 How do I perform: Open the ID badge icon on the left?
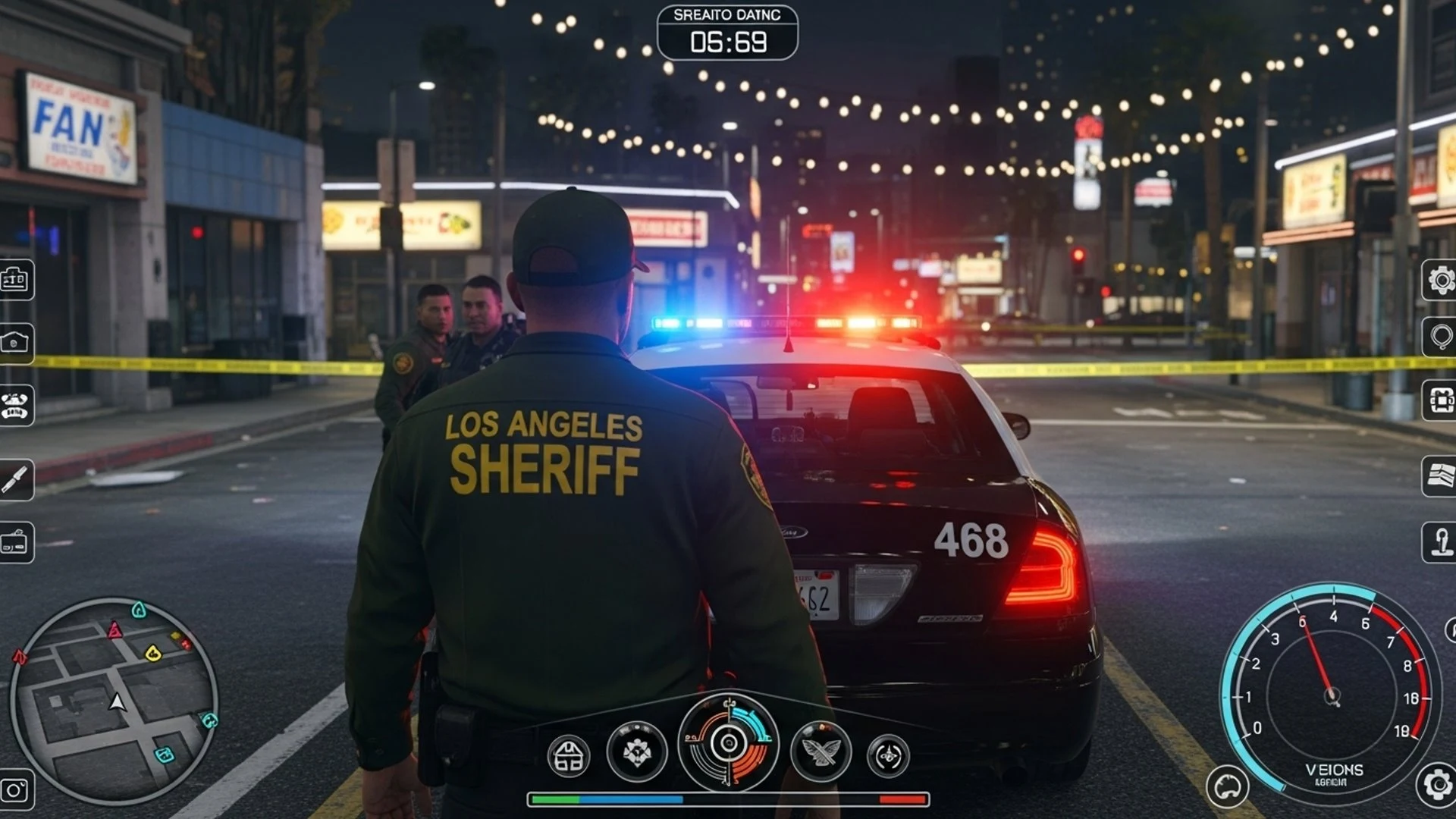(x=15, y=280)
